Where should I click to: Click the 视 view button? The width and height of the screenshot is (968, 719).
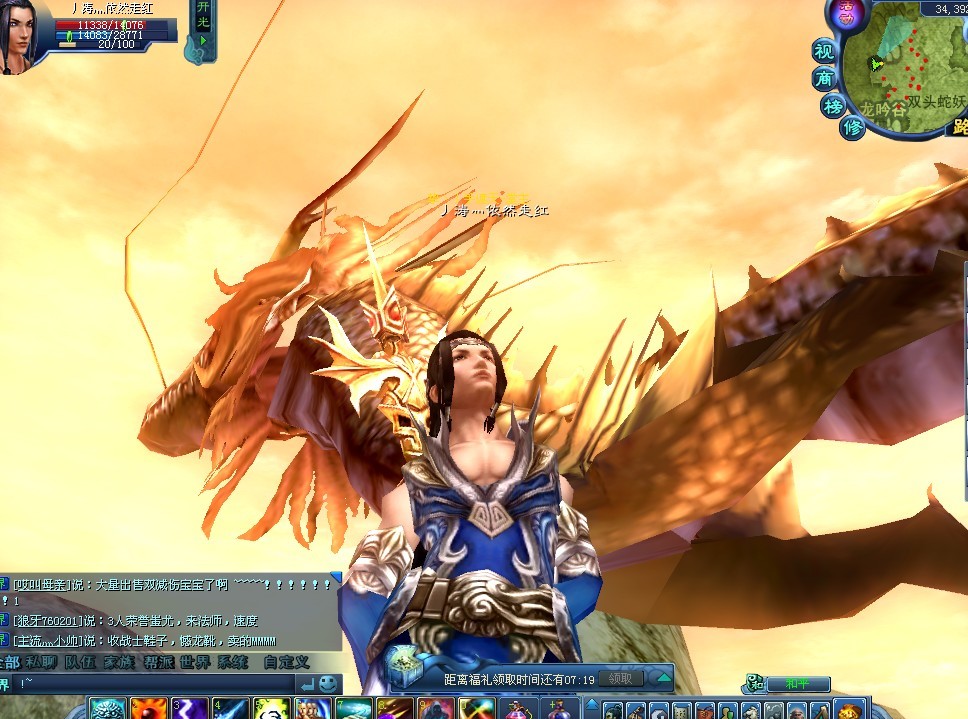(x=823, y=51)
